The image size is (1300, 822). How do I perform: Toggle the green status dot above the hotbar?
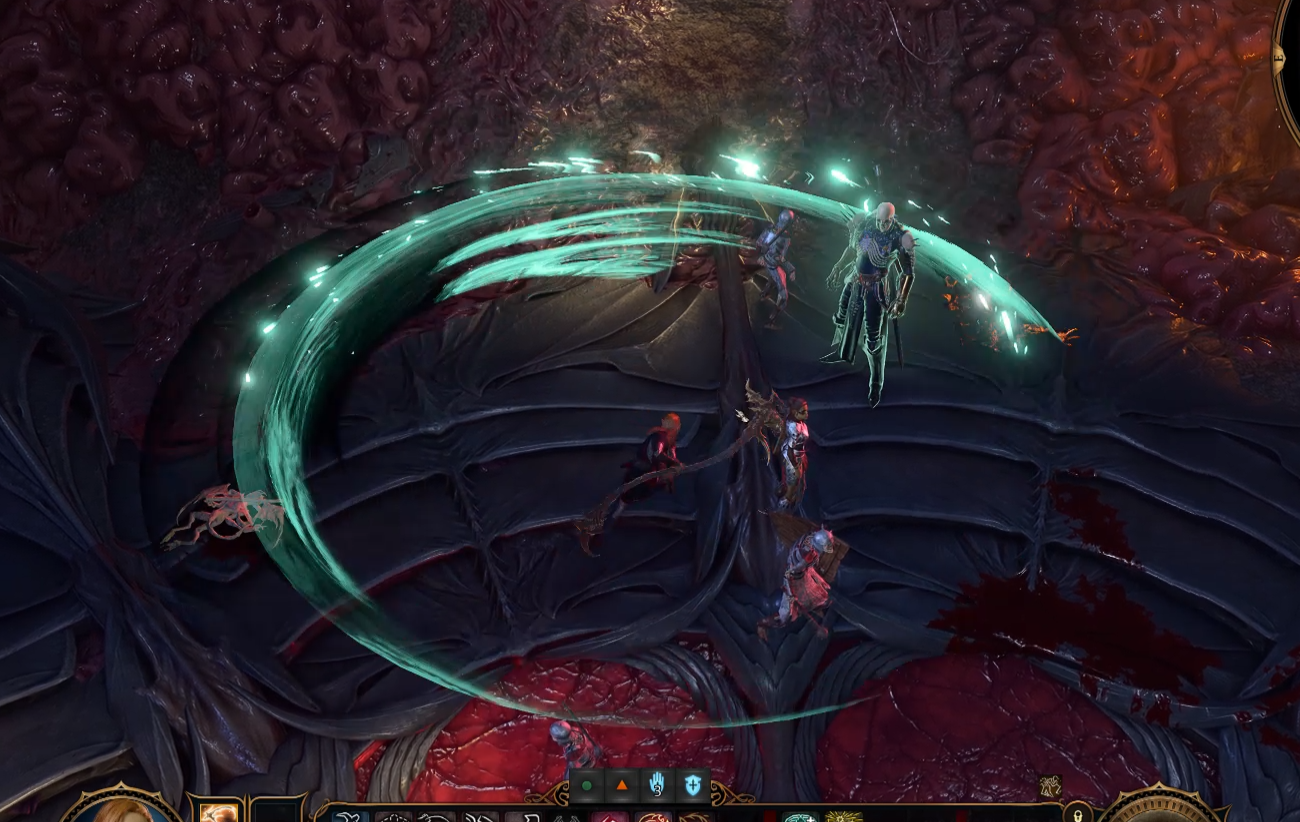[x=585, y=788]
